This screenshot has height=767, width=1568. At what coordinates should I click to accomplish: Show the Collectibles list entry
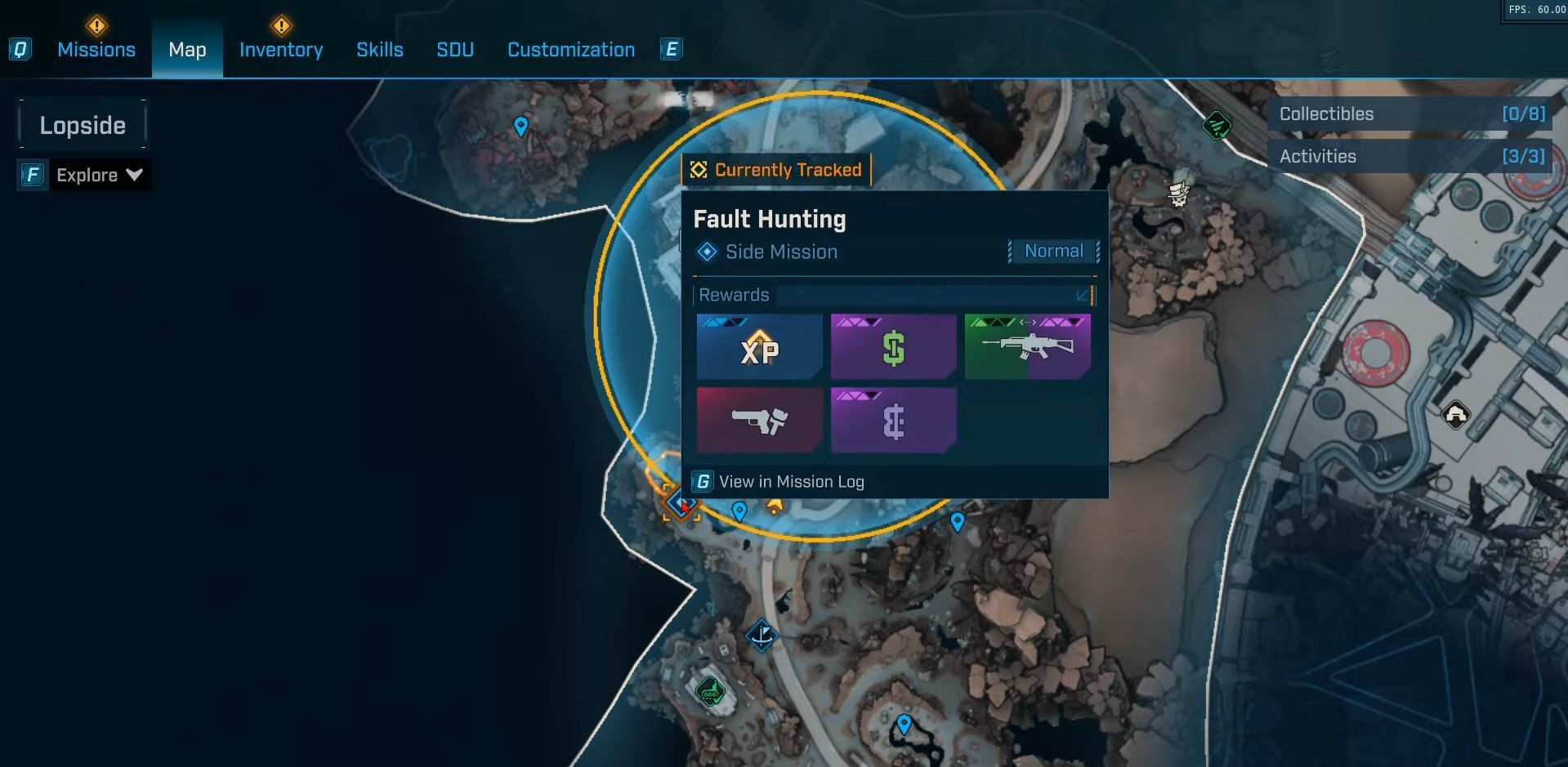1411,114
